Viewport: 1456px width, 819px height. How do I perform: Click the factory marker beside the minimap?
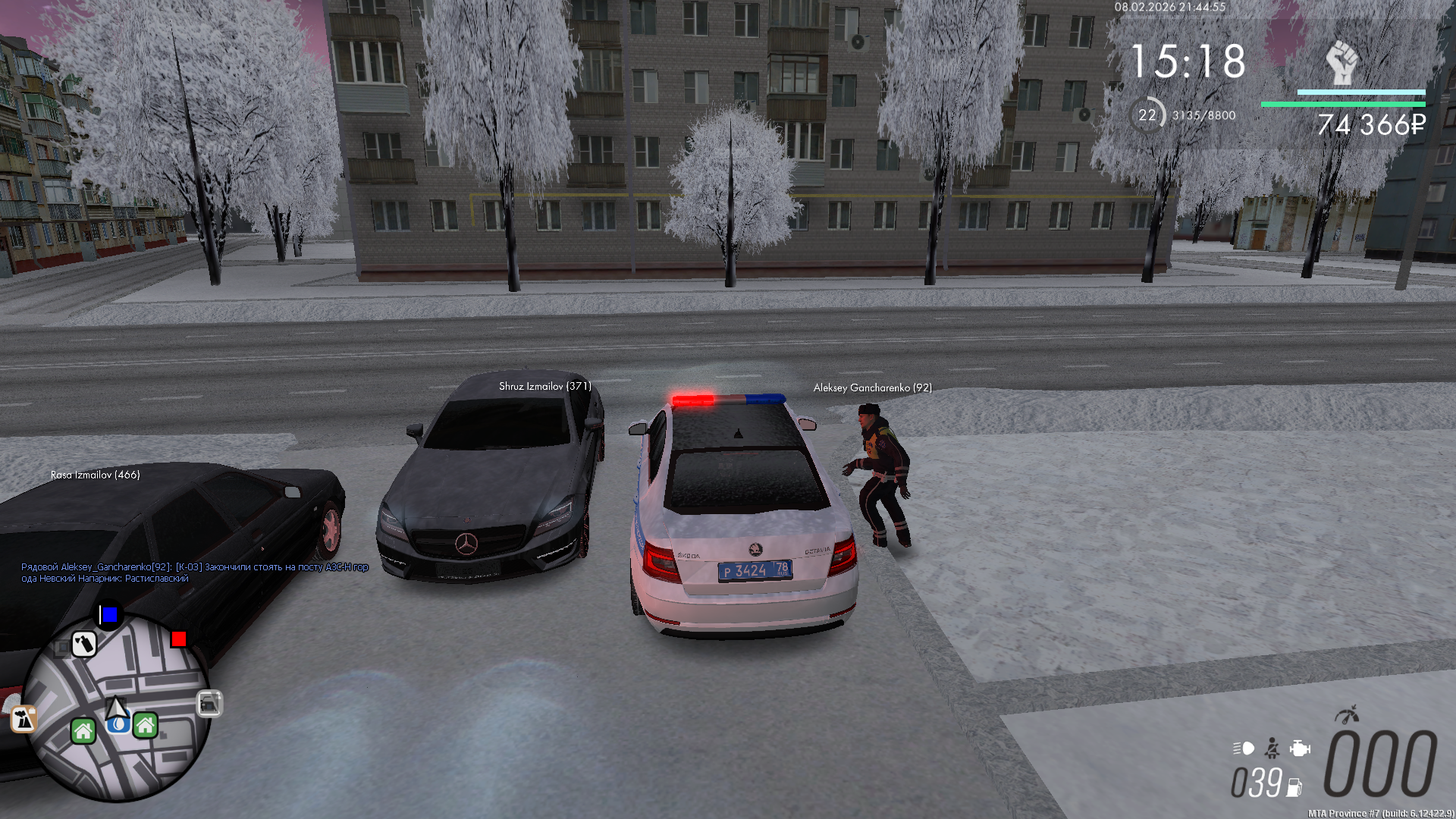pyautogui.click(x=24, y=719)
